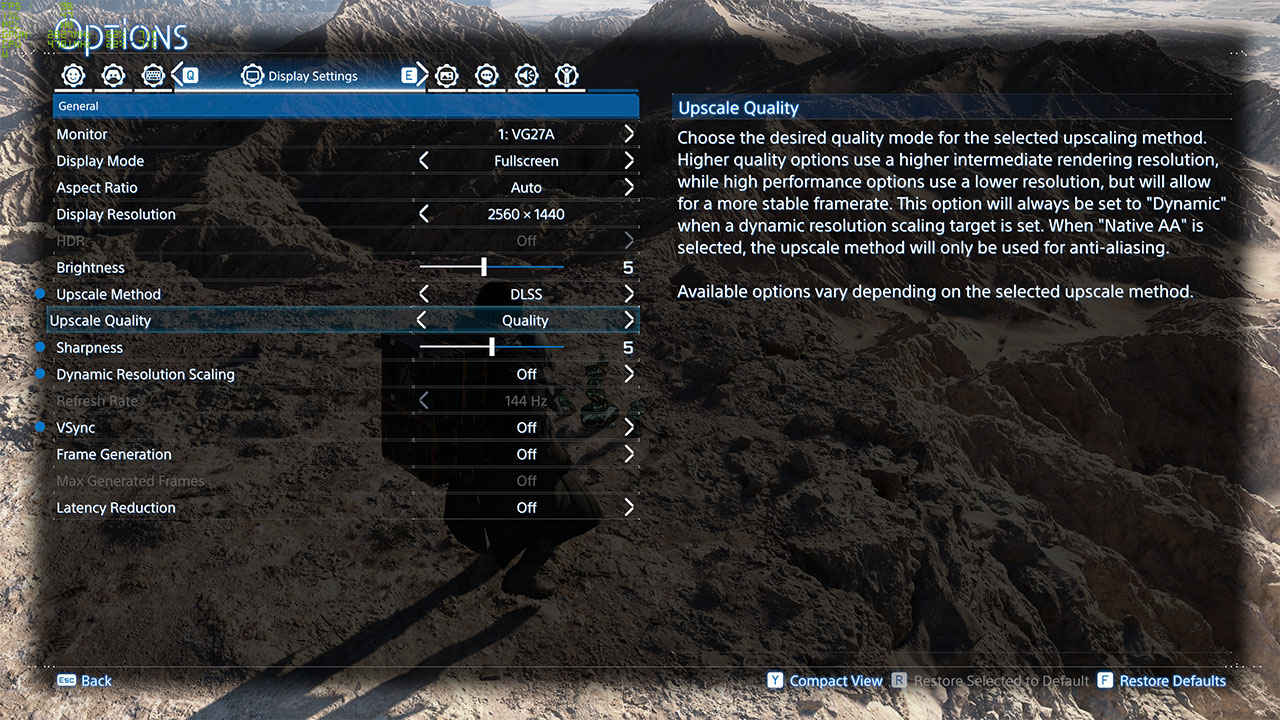This screenshot has height=720, width=1280.
Task: Change Dynamic Resolution Scaling right arrow
Action: tap(629, 374)
